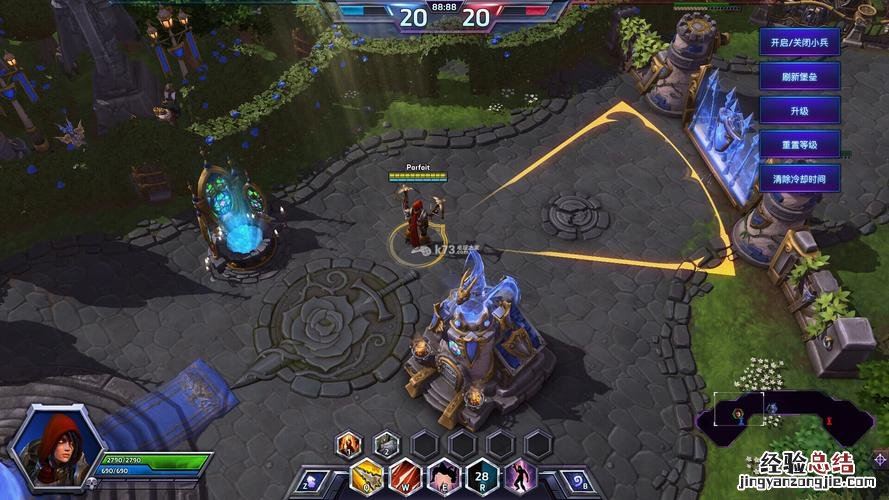Choose the 重置等级 reset level button
Viewport: 889px width, 500px height.
click(x=799, y=144)
